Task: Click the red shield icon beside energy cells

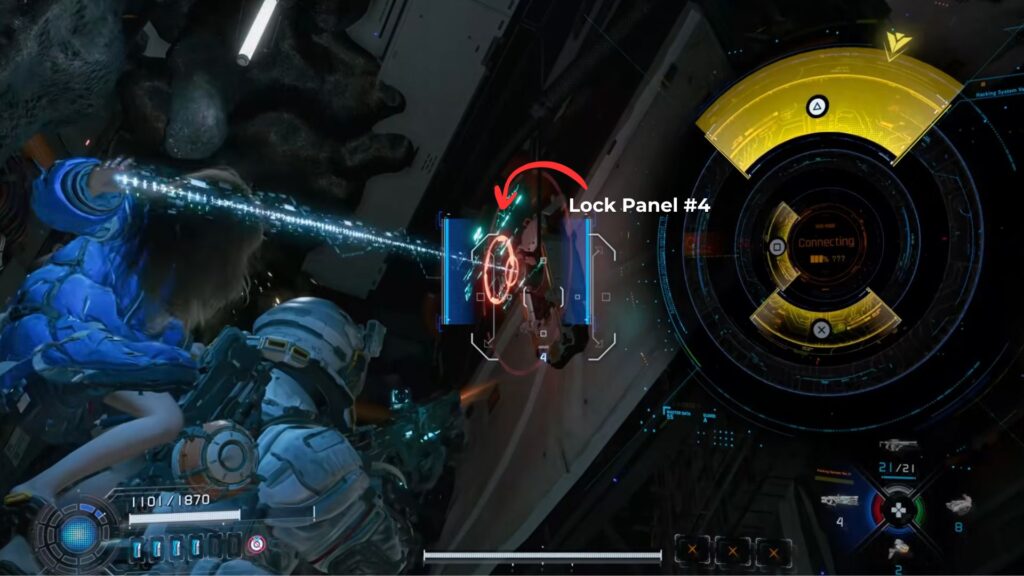Action: tap(257, 545)
